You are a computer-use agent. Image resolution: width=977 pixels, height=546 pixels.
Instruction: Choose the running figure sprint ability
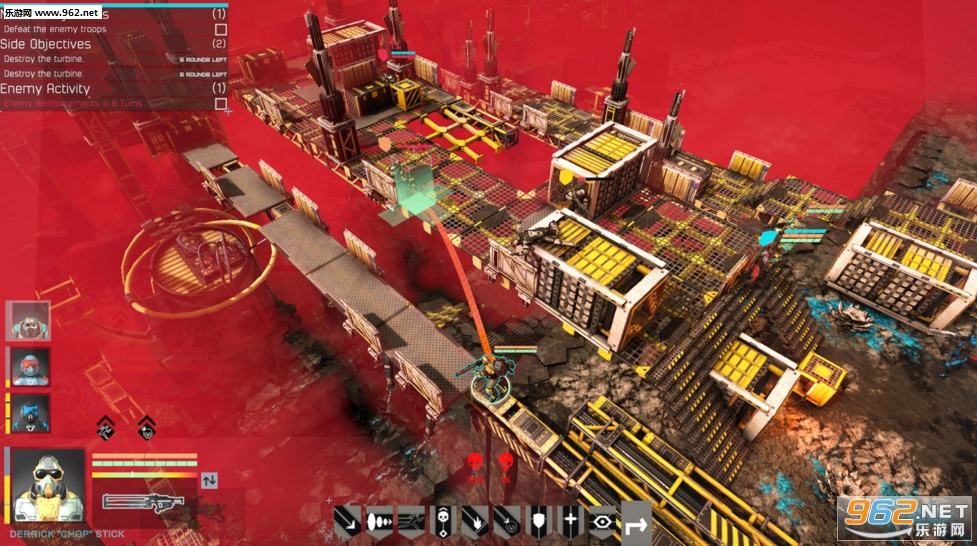click(410, 521)
